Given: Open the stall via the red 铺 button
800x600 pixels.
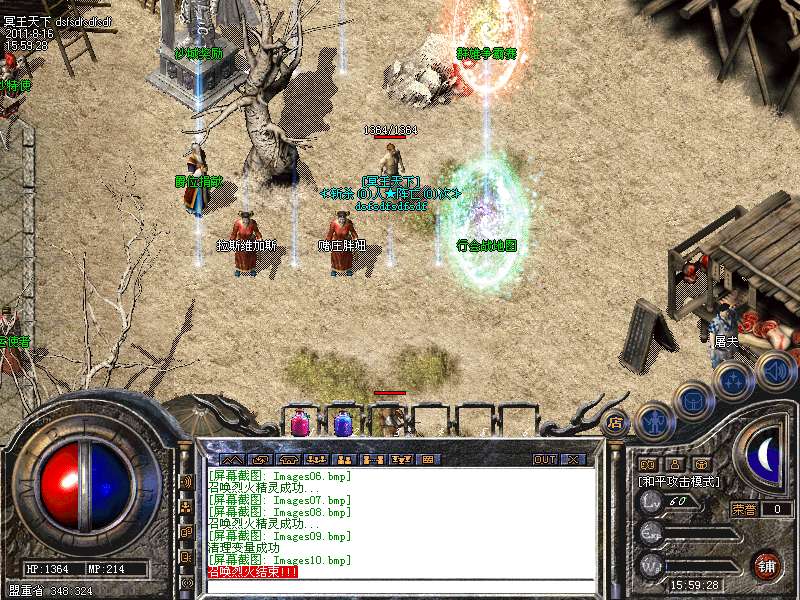Looking at the screenshot, I should tap(767, 566).
